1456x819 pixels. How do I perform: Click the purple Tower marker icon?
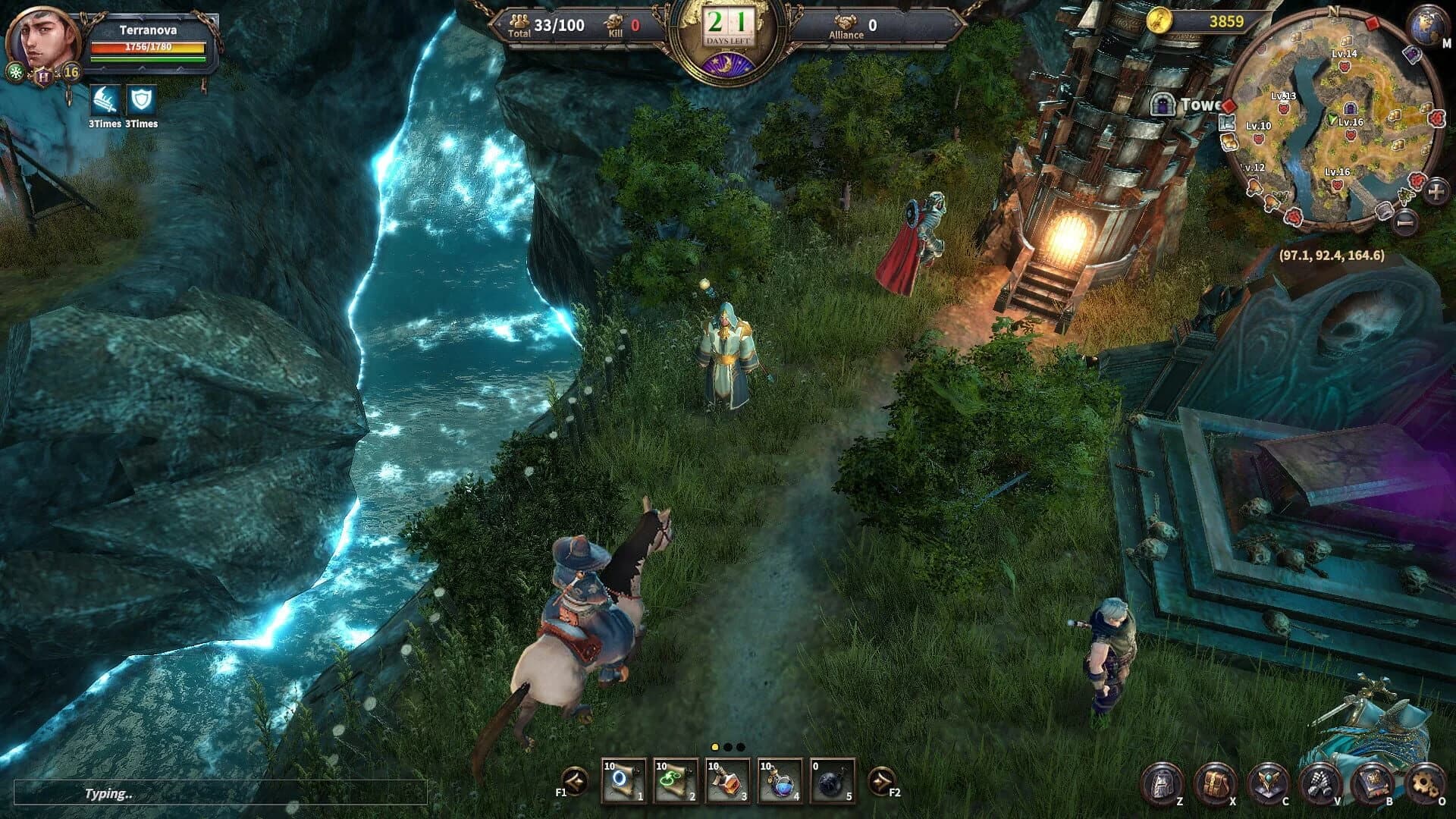click(1163, 105)
